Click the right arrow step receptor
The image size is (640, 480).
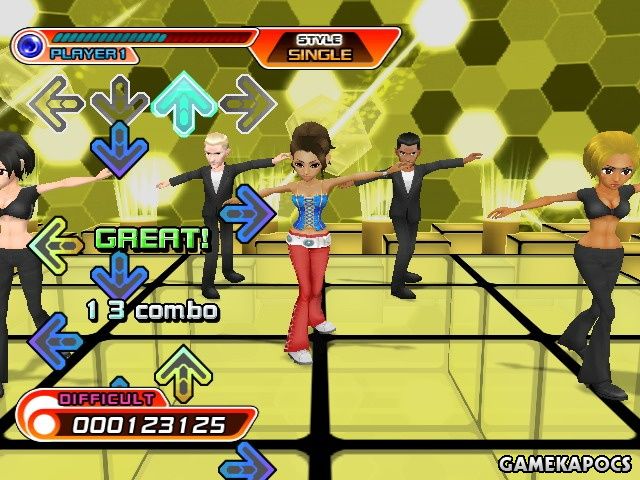tap(246, 102)
